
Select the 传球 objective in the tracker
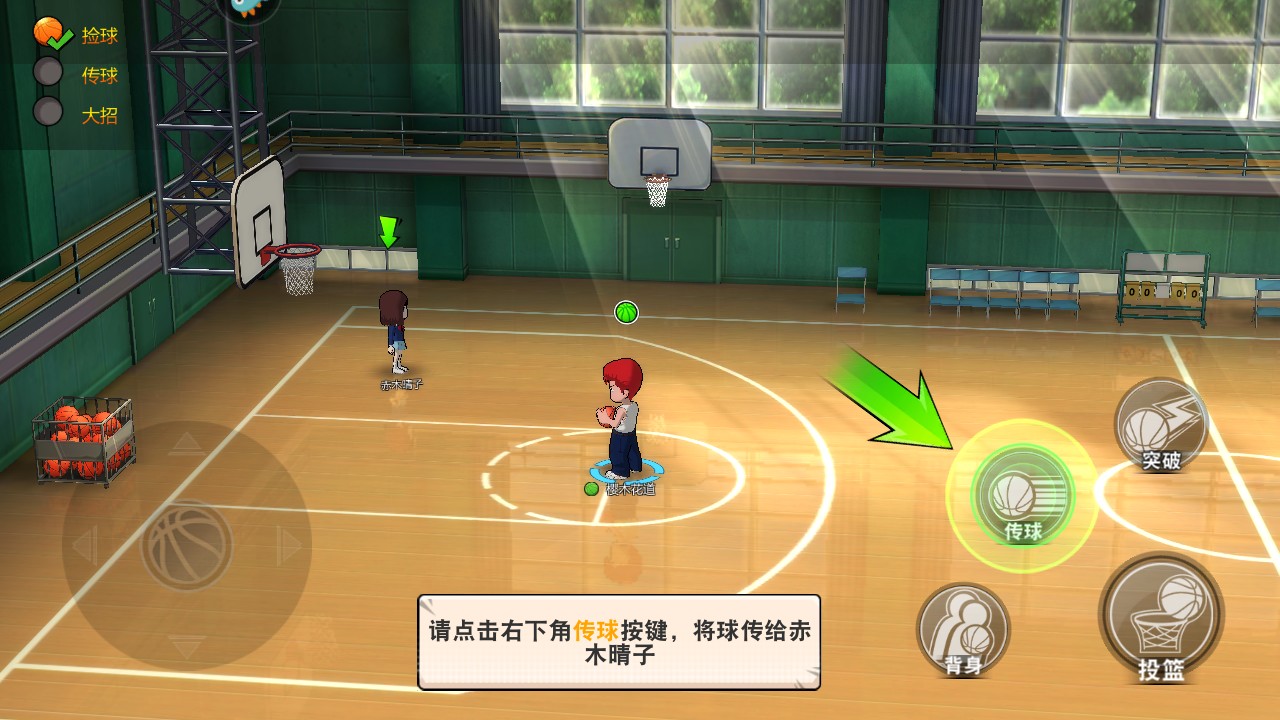pos(78,75)
